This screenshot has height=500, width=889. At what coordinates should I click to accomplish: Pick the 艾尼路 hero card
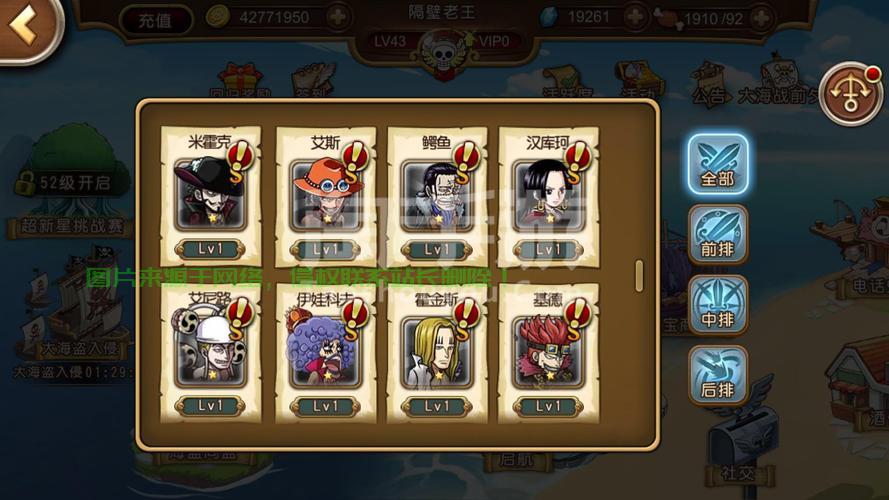point(210,352)
